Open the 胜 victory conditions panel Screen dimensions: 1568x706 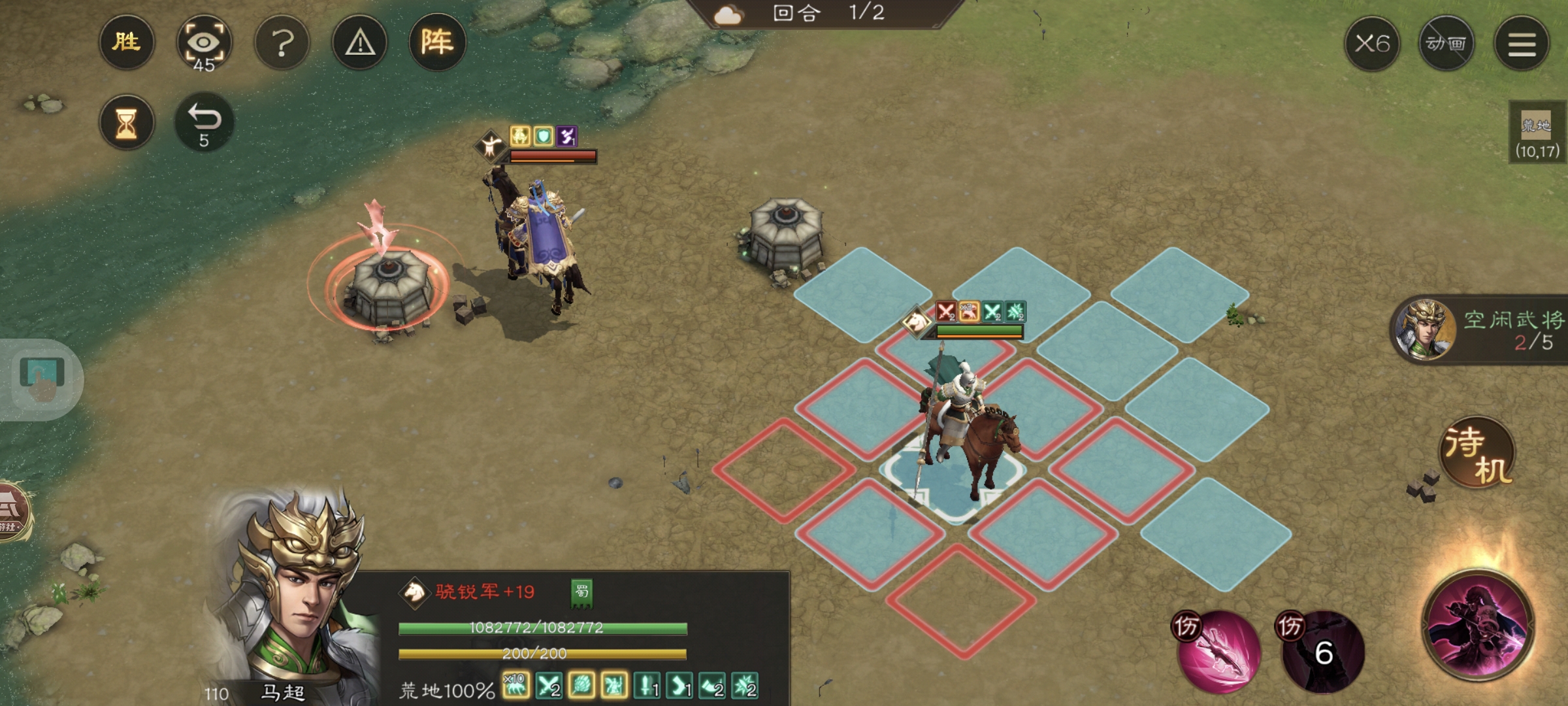[127, 42]
